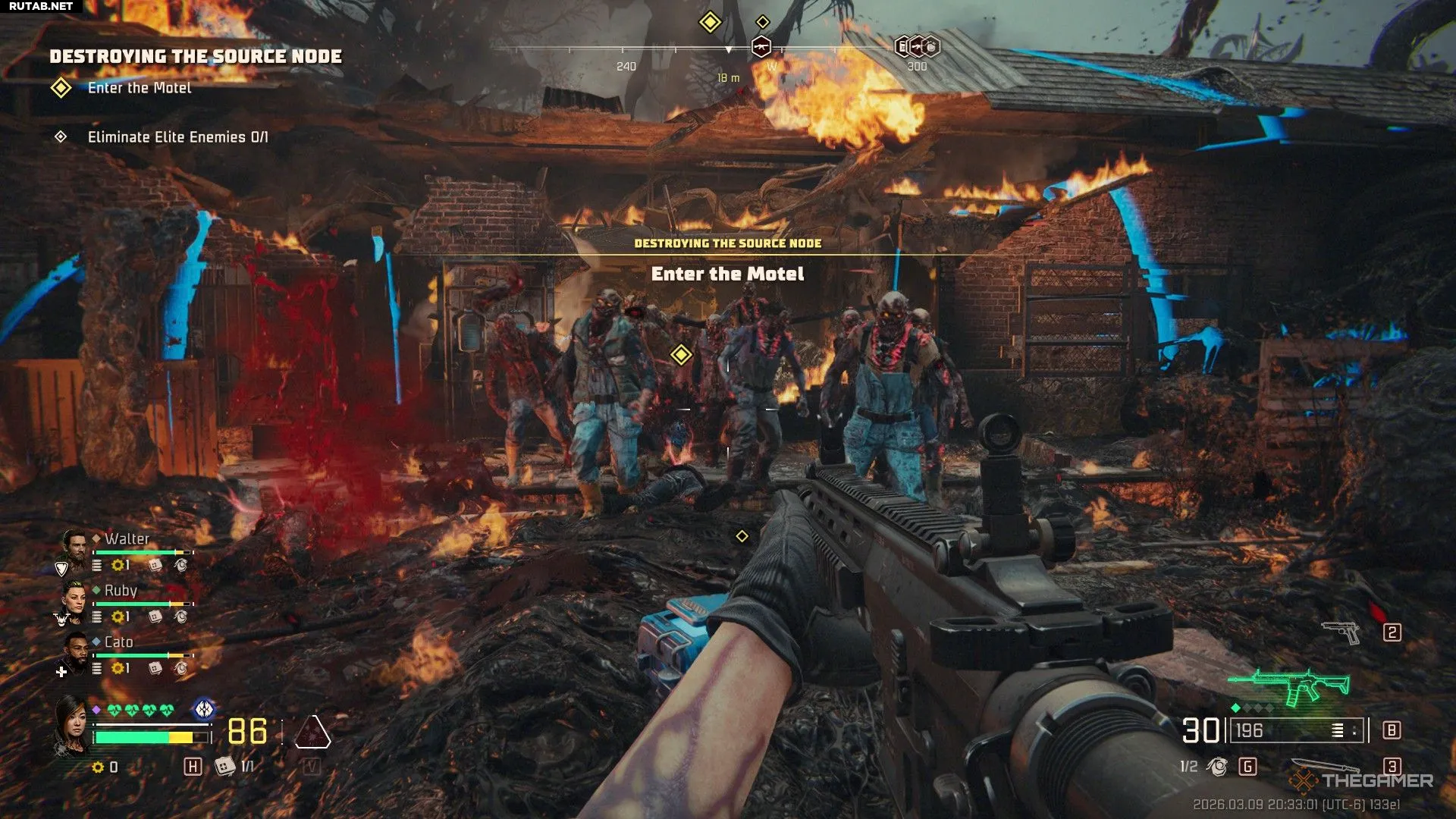The image size is (1456, 819).
Task: Select the grenade icon
Action: point(1217,767)
